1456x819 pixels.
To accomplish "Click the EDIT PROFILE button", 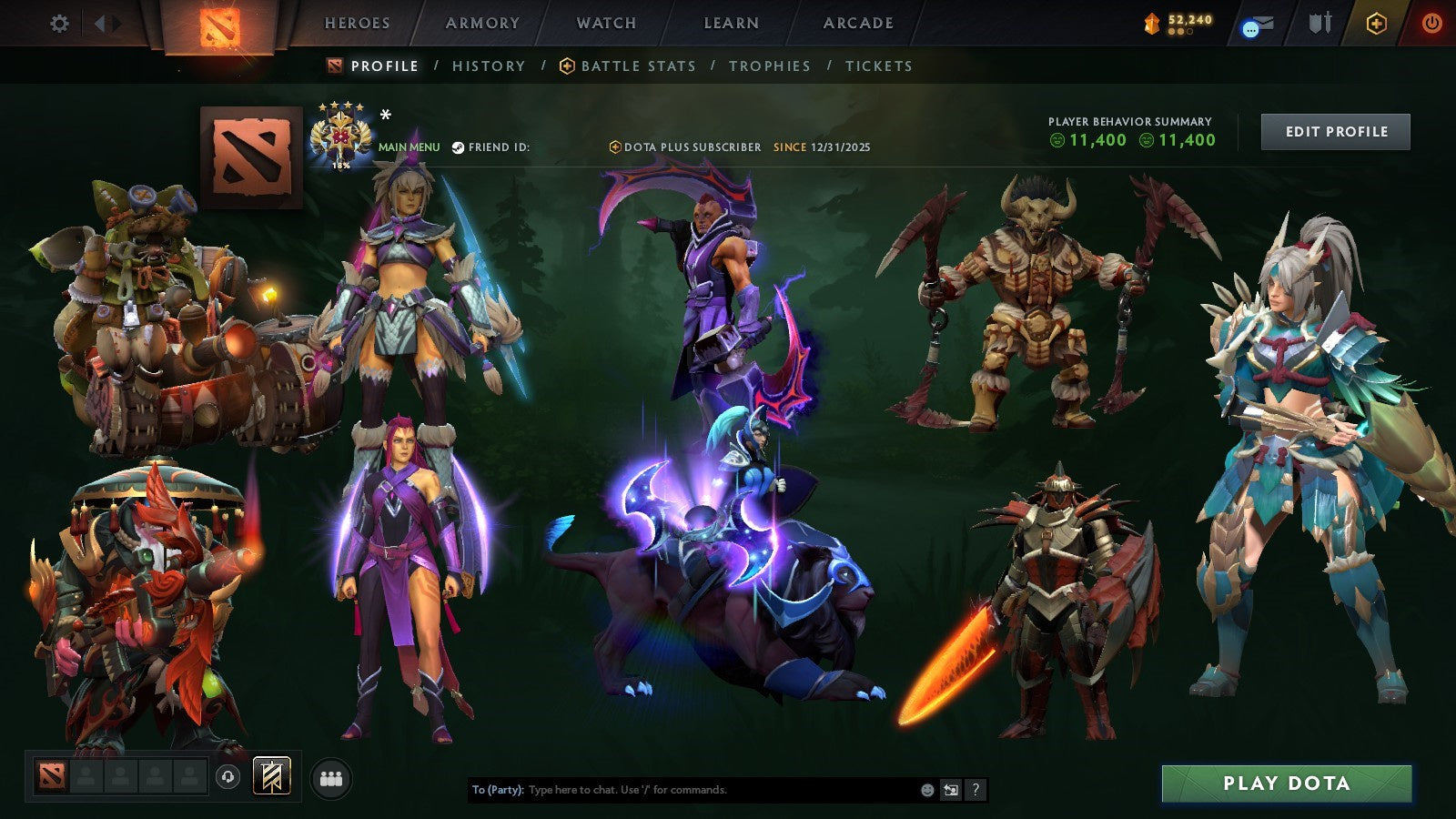I will pyautogui.click(x=1335, y=131).
